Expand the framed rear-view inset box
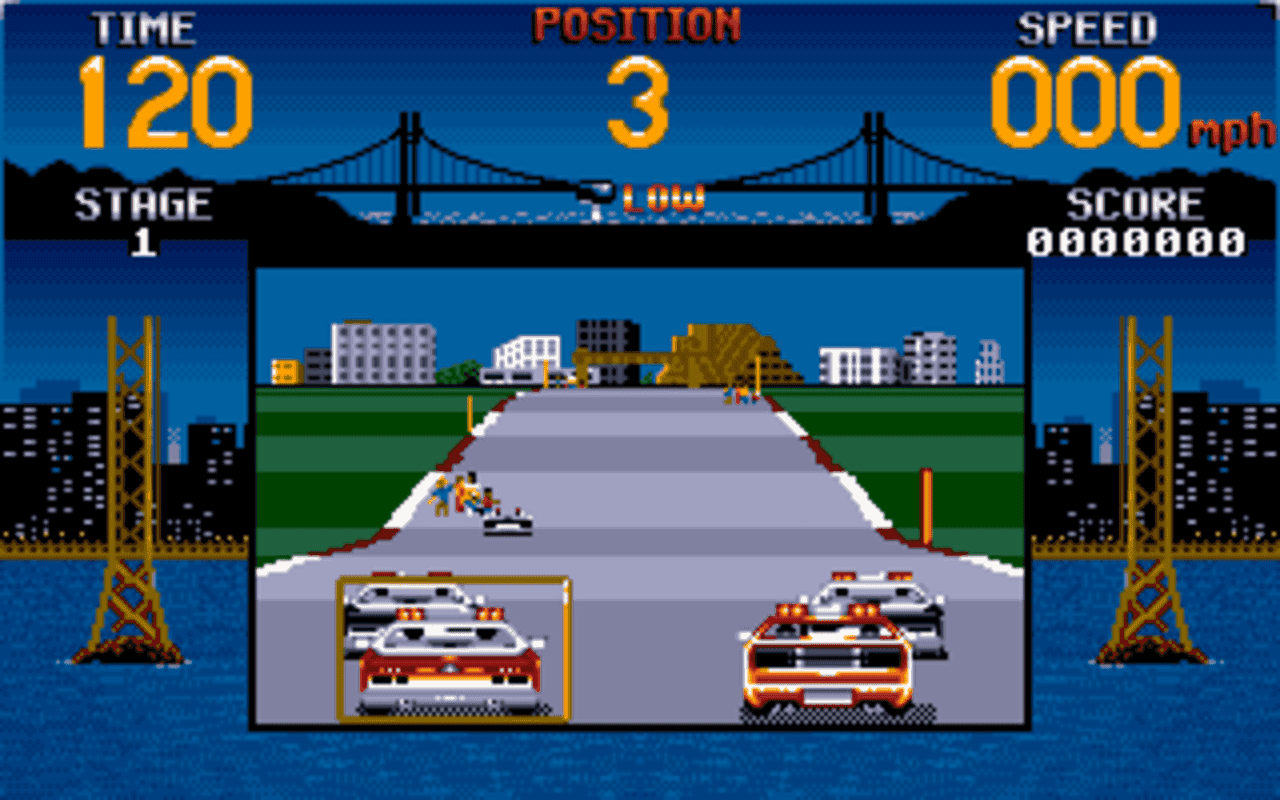The width and height of the screenshot is (1280, 800). pos(450,650)
